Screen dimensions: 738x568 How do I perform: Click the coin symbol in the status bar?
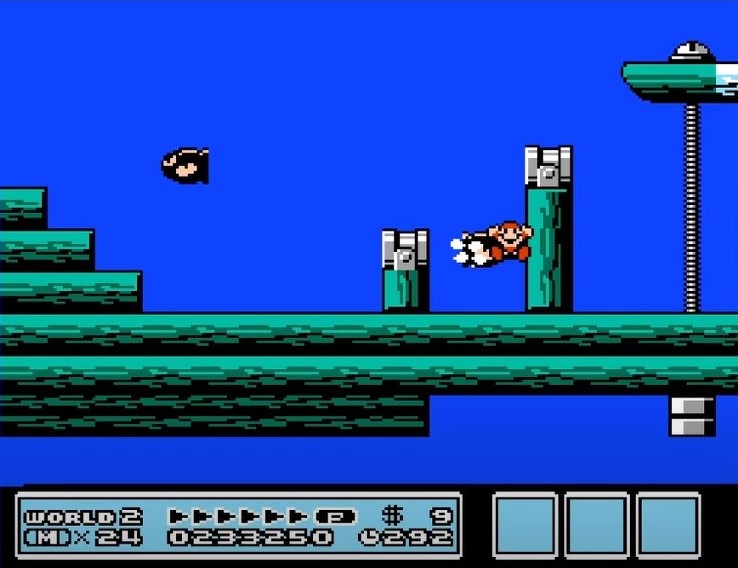(393, 517)
